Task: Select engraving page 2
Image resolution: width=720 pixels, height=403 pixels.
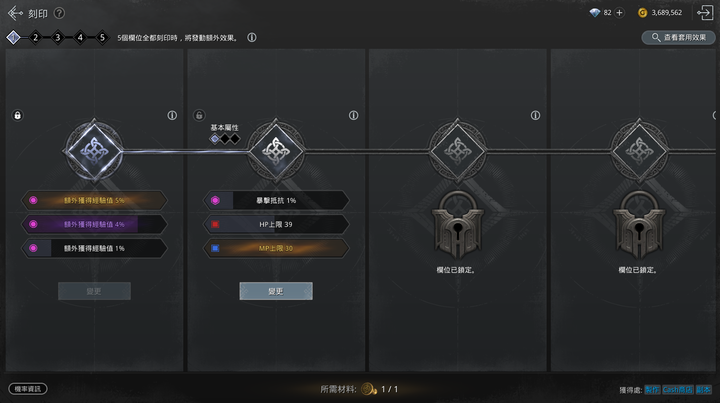Action: tap(35, 37)
